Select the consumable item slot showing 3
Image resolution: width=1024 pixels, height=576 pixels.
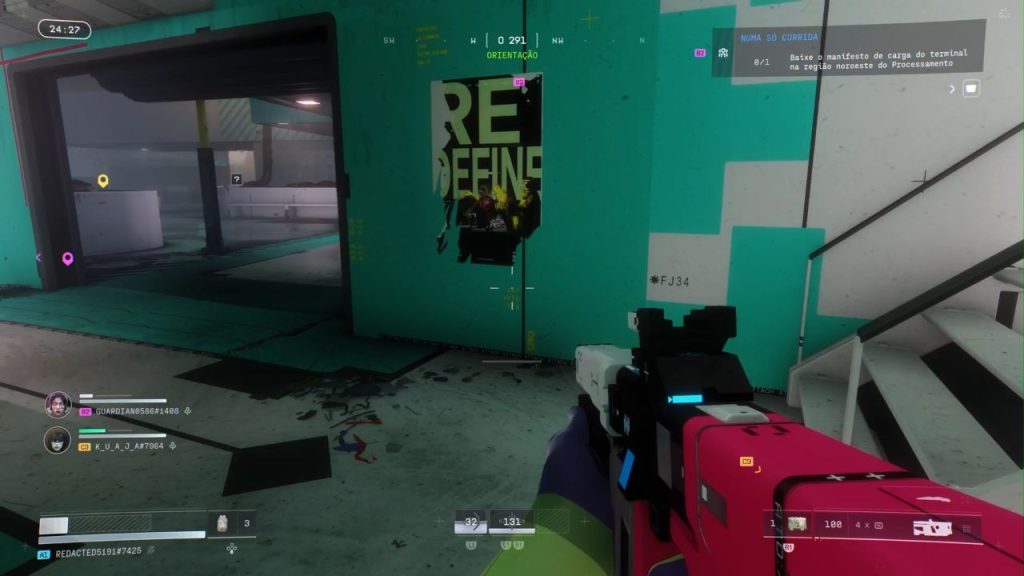point(224,522)
